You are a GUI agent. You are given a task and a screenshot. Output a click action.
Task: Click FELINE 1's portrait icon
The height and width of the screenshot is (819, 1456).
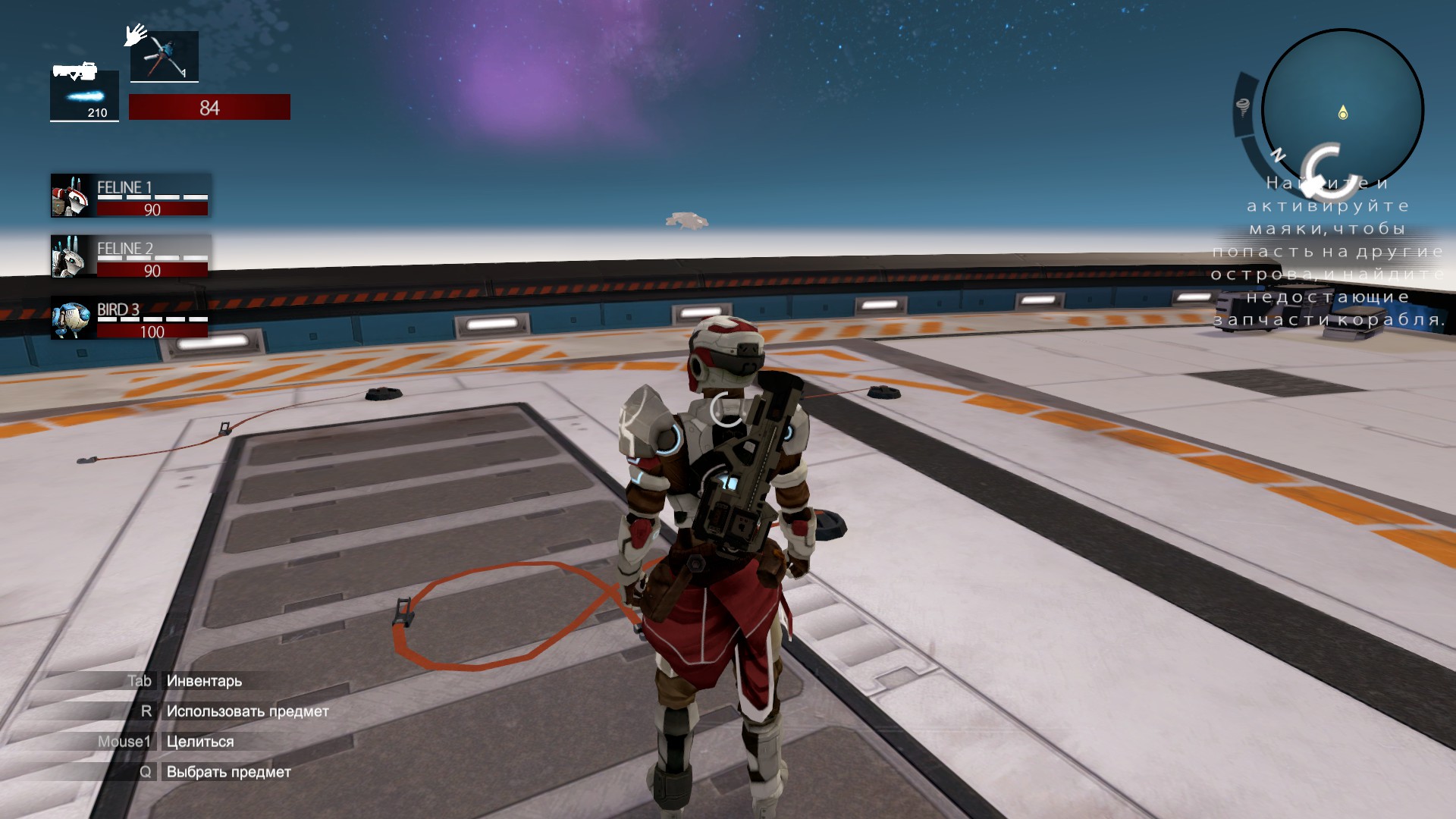pyautogui.click(x=68, y=196)
